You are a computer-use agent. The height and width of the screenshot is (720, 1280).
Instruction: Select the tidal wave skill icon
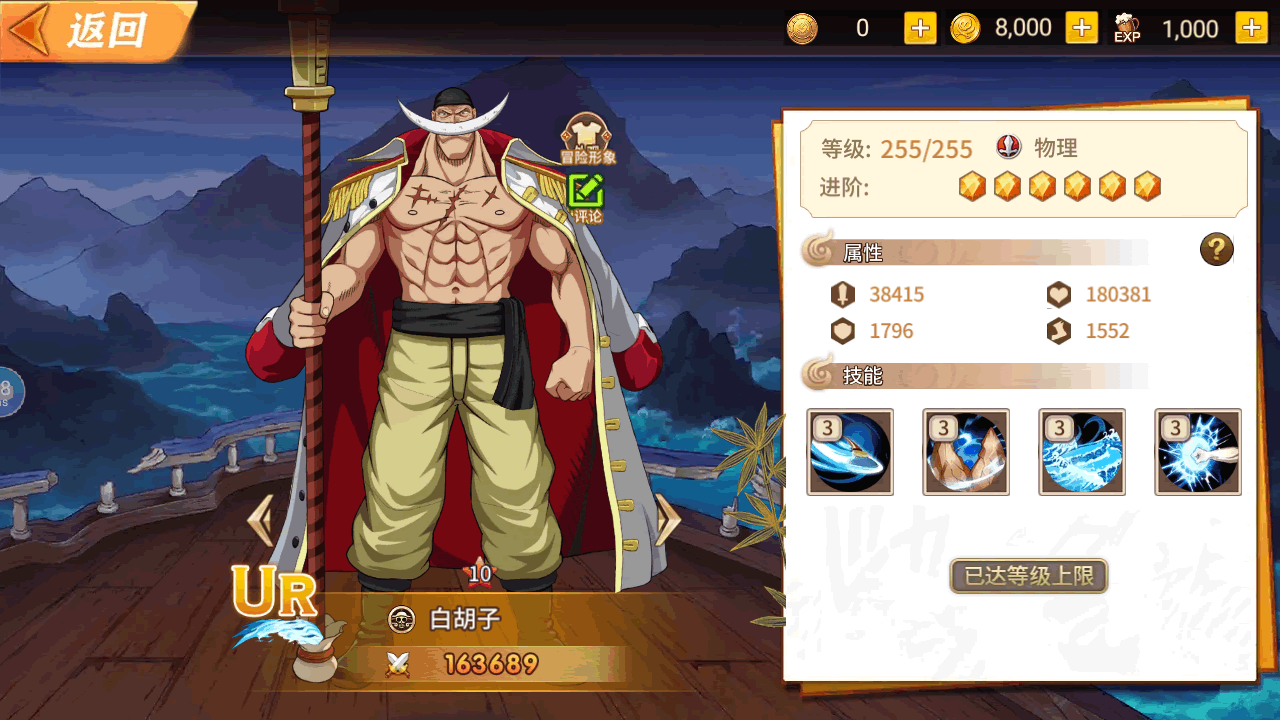[1082, 452]
